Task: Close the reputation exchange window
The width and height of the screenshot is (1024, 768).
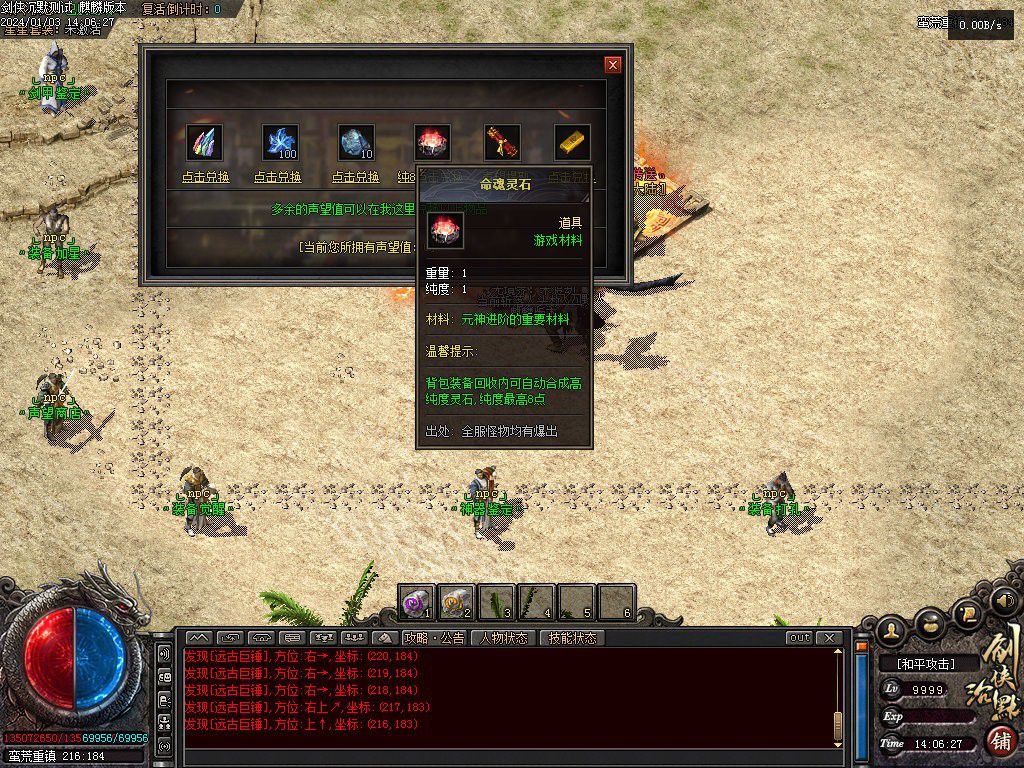Action: tap(613, 65)
